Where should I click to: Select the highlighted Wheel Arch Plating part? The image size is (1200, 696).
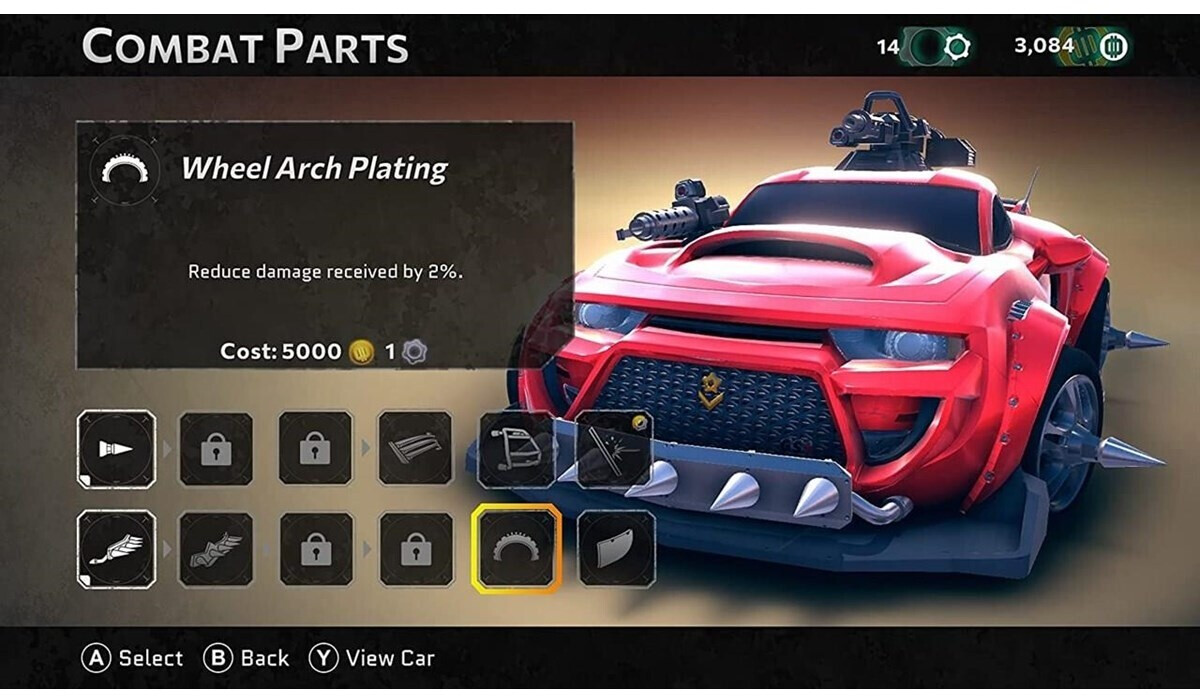pos(516,548)
